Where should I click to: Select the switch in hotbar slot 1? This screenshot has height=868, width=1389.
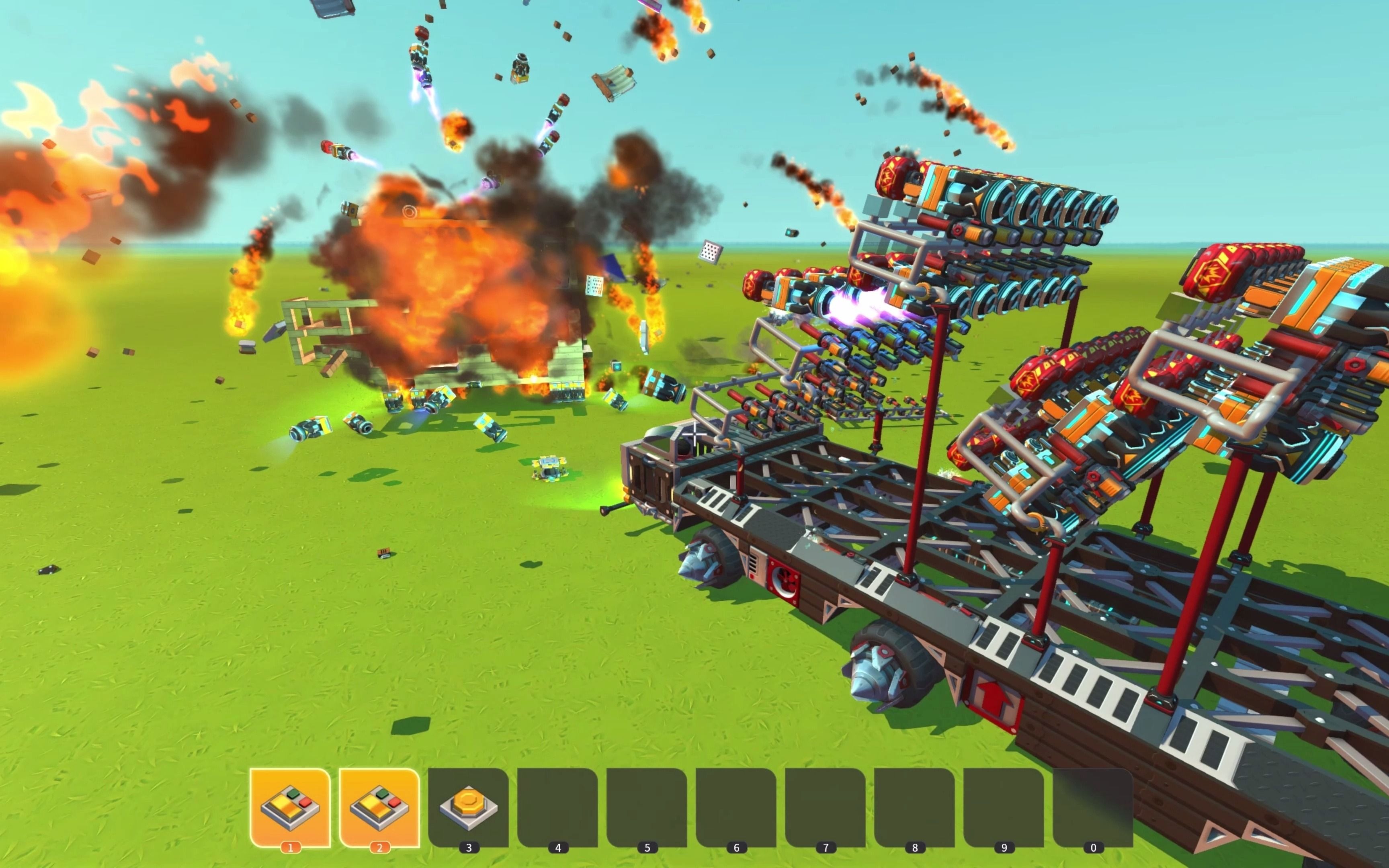(x=290, y=806)
